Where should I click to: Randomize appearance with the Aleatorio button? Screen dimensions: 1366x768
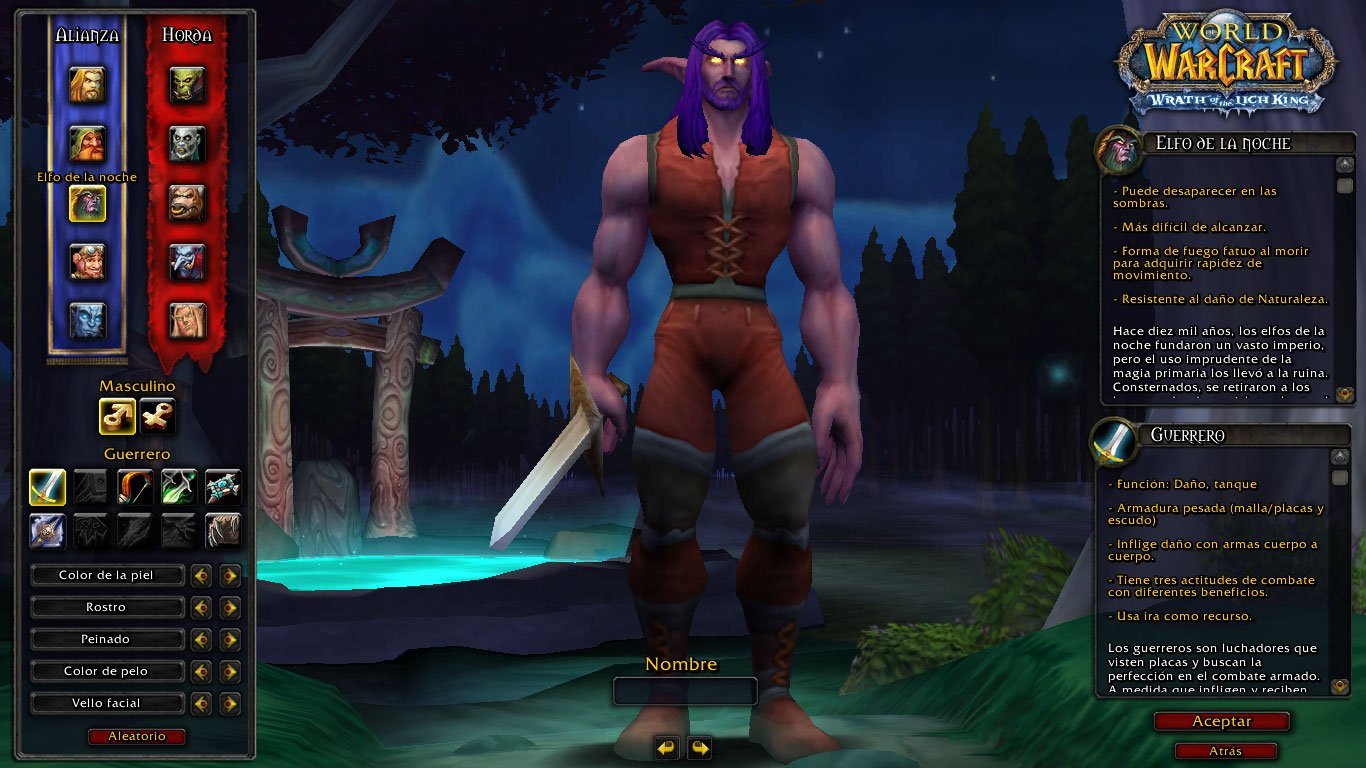pyautogui.click(x=137, y=736)
